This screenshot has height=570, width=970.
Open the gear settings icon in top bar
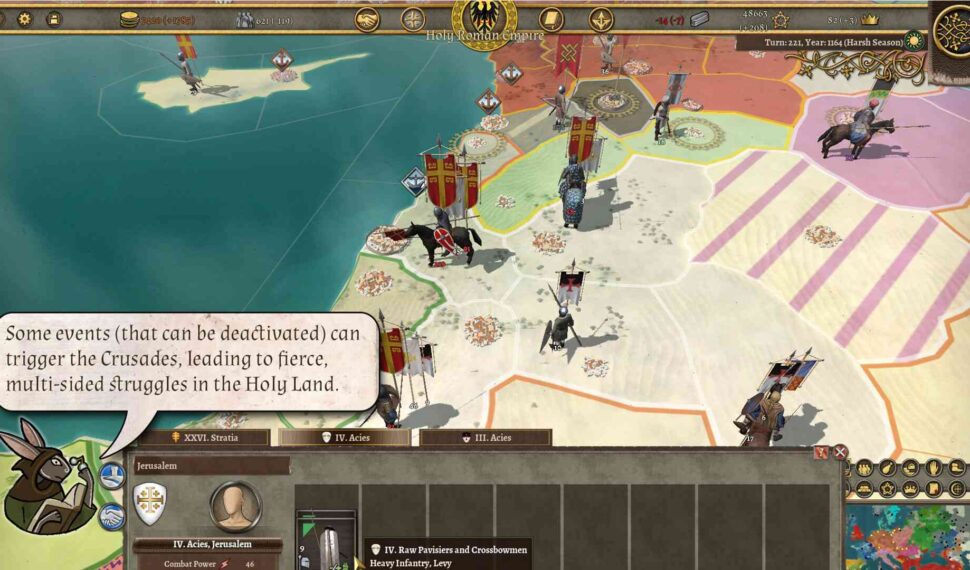[25, 19]
